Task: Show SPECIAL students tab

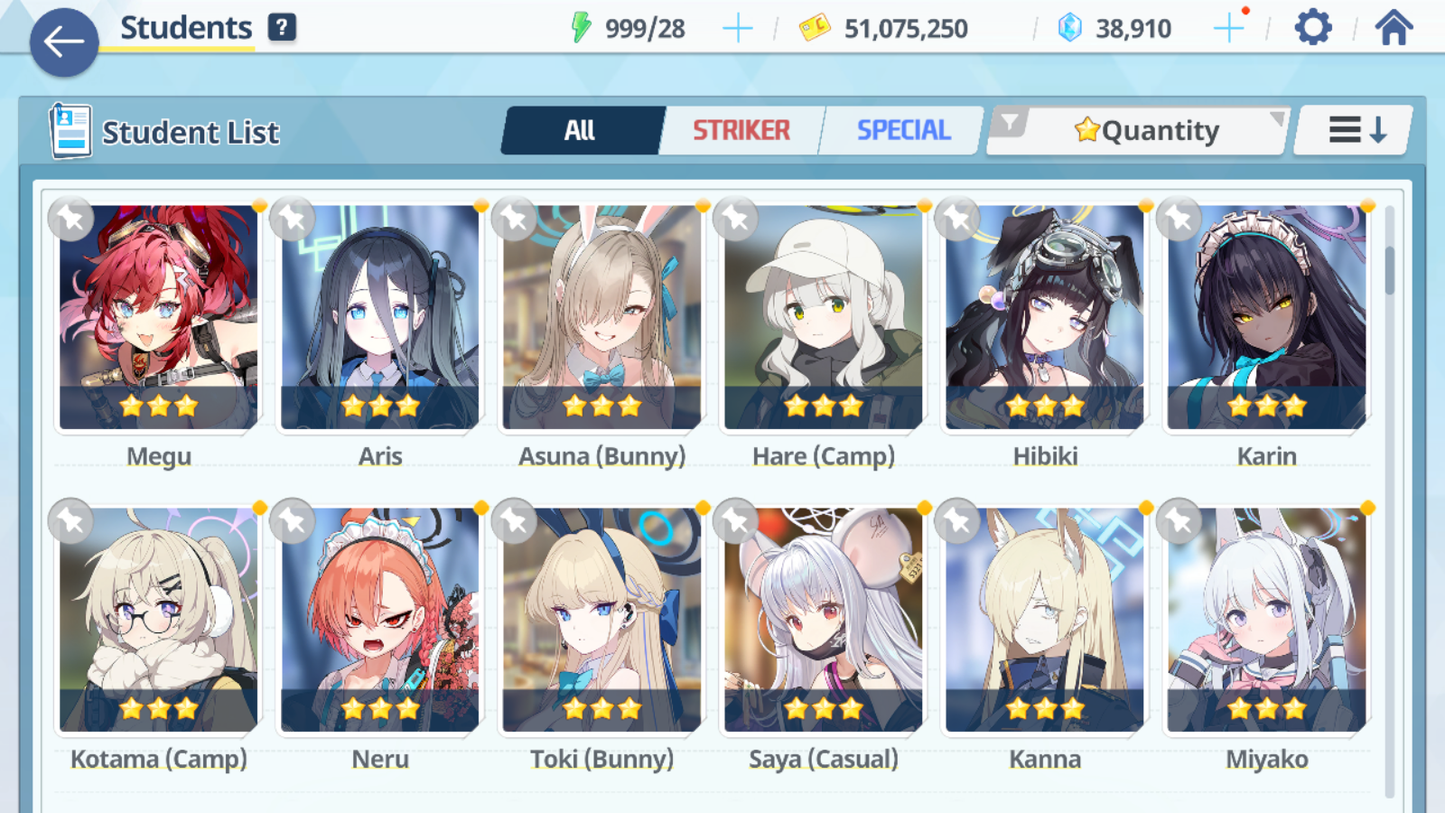Action: click(903, 130)
